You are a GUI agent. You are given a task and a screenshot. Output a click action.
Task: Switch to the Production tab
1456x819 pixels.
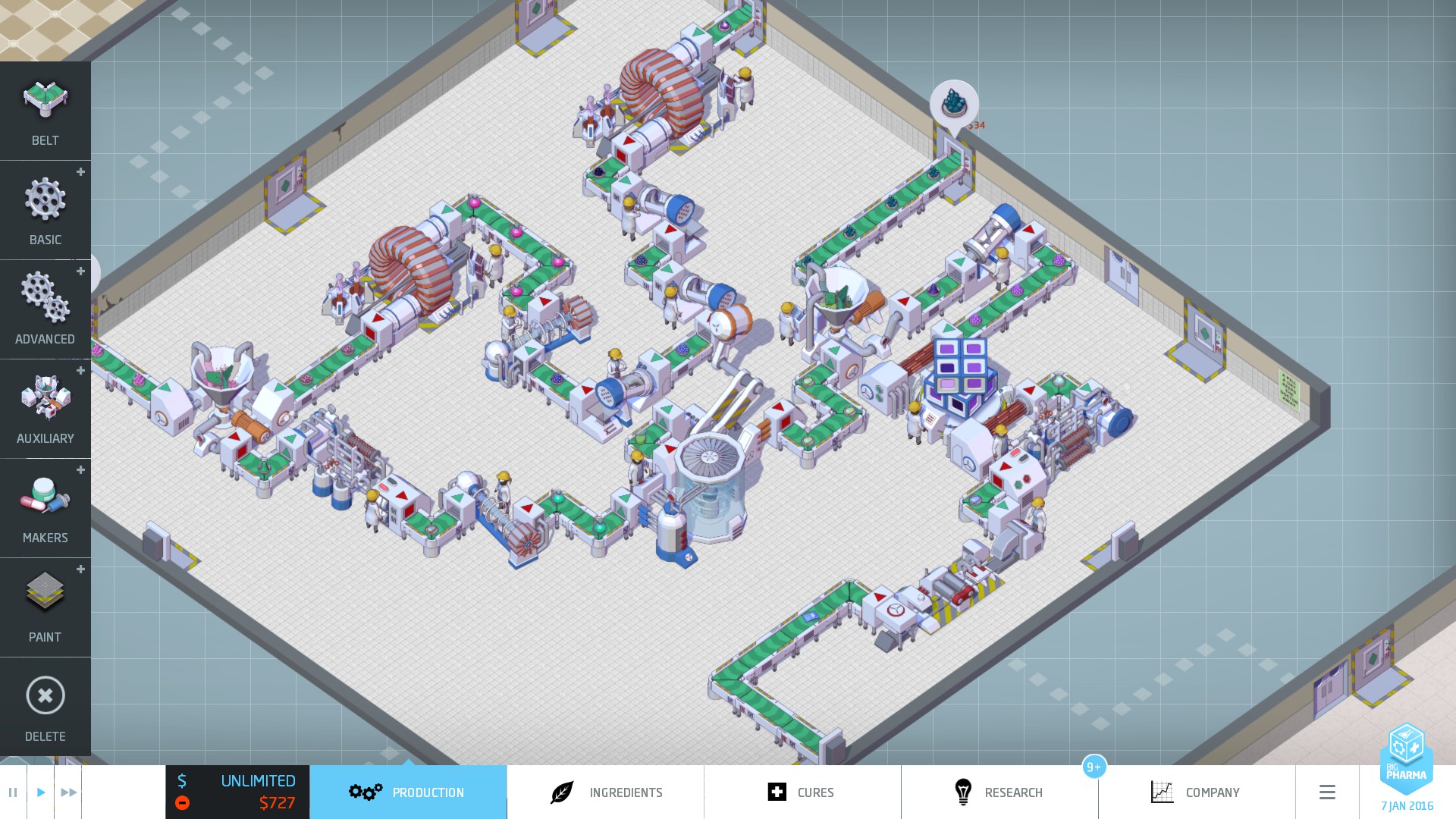tap(408, 792)
